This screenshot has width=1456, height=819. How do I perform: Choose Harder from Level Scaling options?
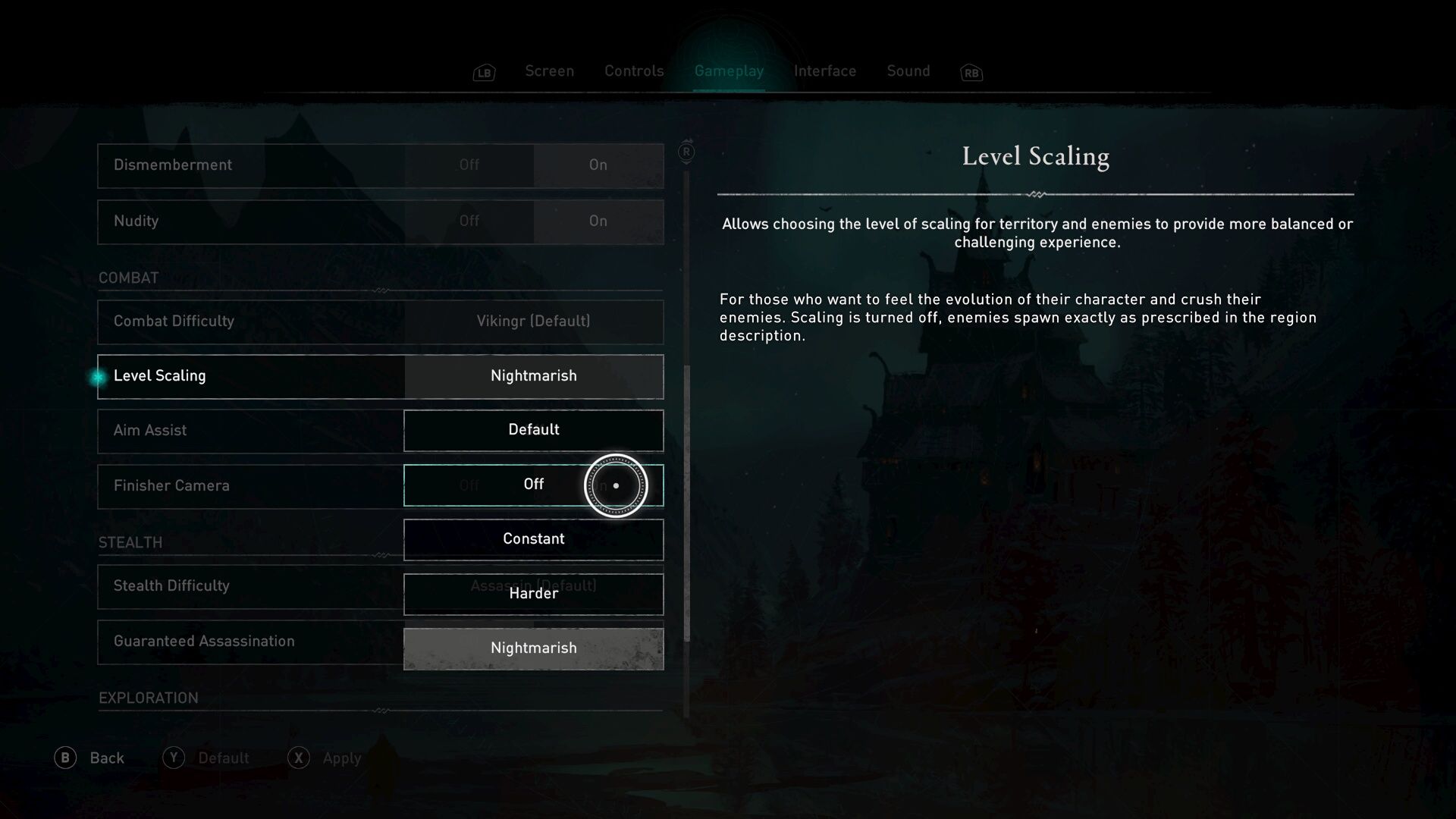point(534,594)
